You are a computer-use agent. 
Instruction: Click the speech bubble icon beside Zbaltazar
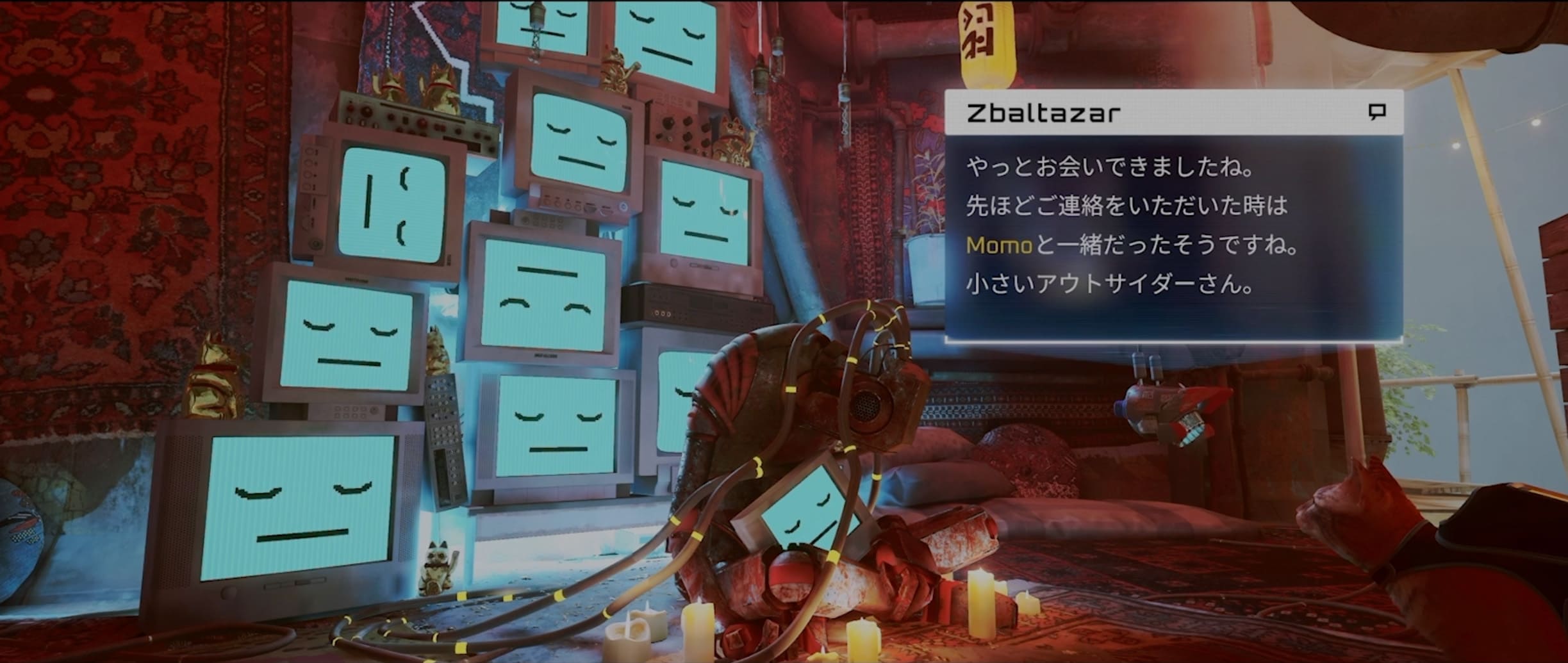pos(1377,112)
